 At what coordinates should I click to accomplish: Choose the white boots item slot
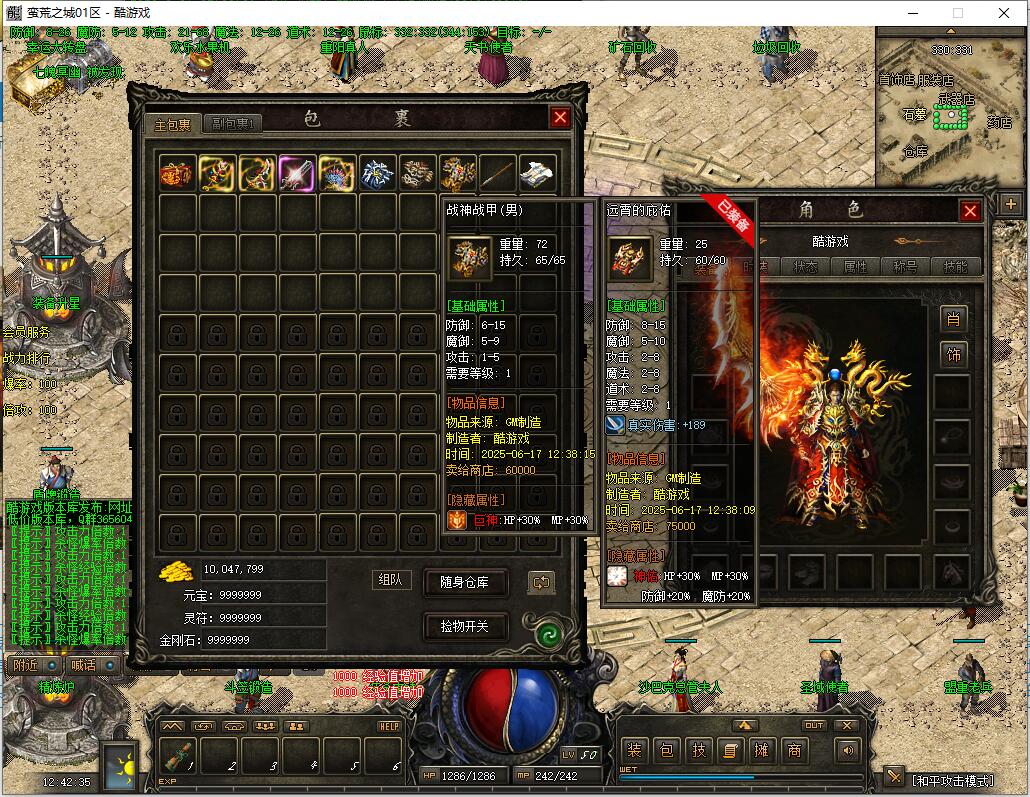tap(537, 174)
